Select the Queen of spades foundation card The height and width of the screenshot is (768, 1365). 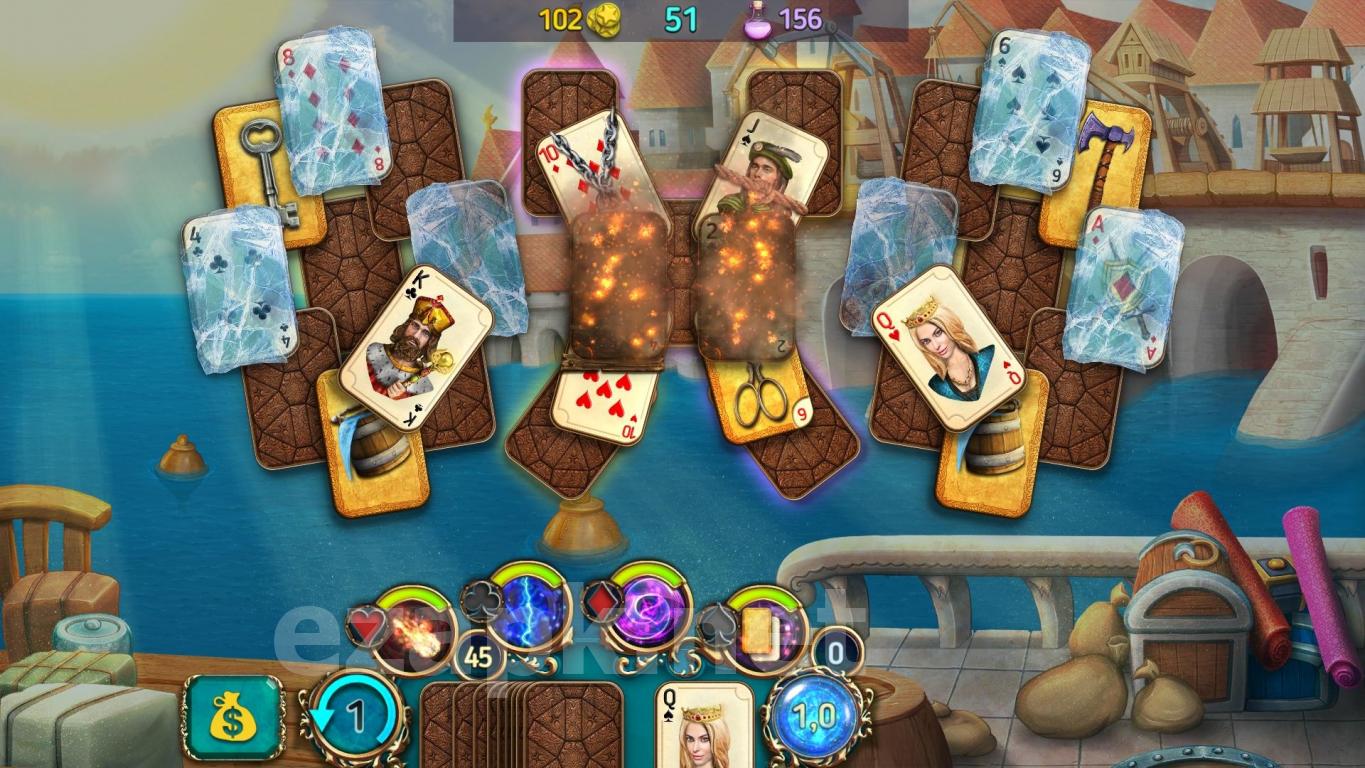(x=703, y=724)
